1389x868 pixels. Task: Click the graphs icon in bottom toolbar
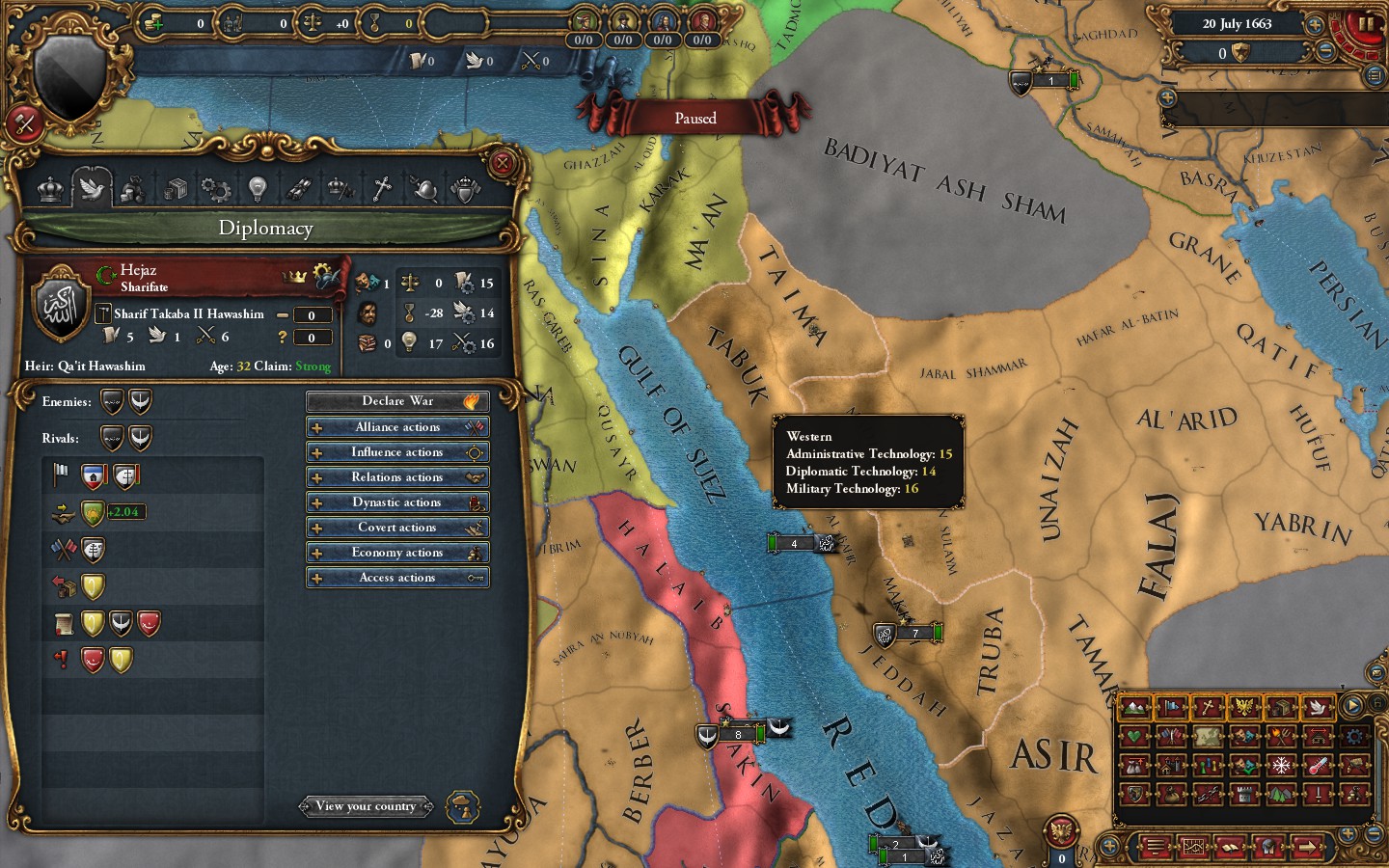(x=1193, y=847)
